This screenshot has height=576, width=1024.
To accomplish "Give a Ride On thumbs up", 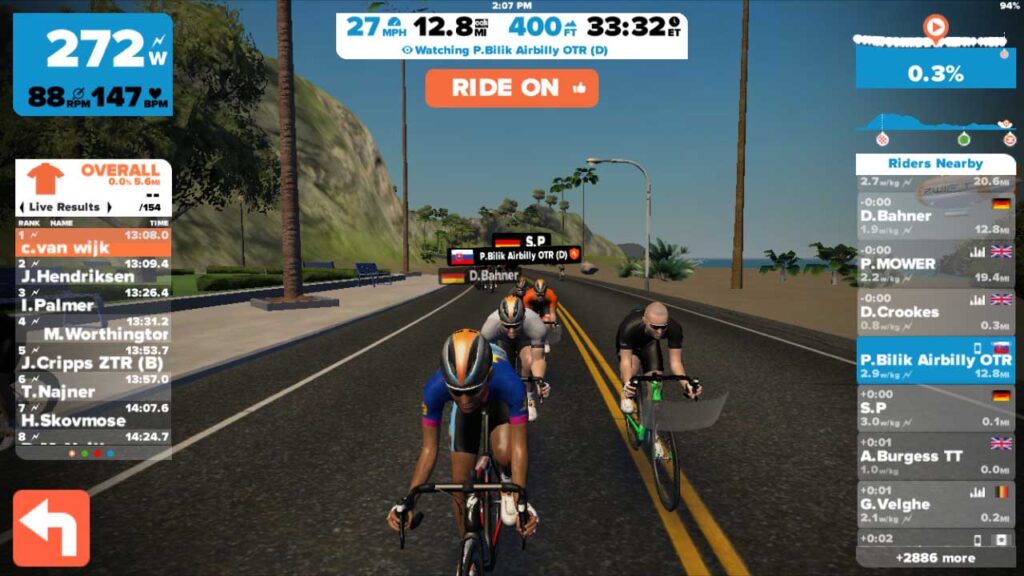I will 511,88.
